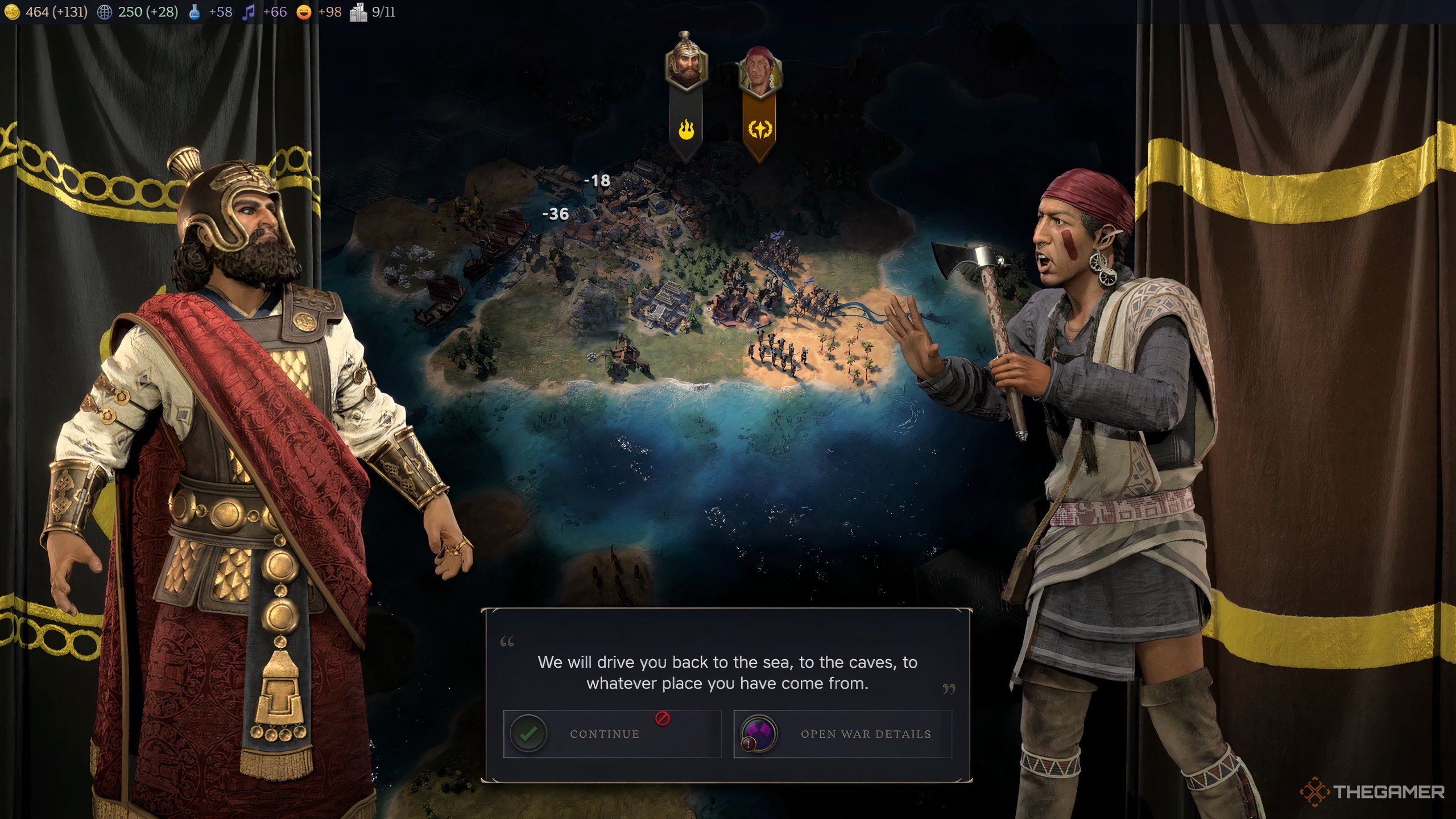
Task: Select the laurel star emblem on the orange banner
Action: (x=761, y=130)
